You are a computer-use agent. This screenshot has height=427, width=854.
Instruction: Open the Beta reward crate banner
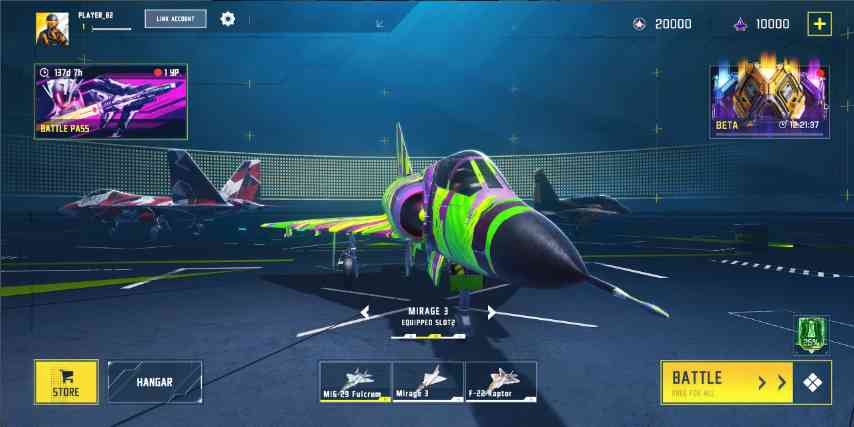pos(769,101)
